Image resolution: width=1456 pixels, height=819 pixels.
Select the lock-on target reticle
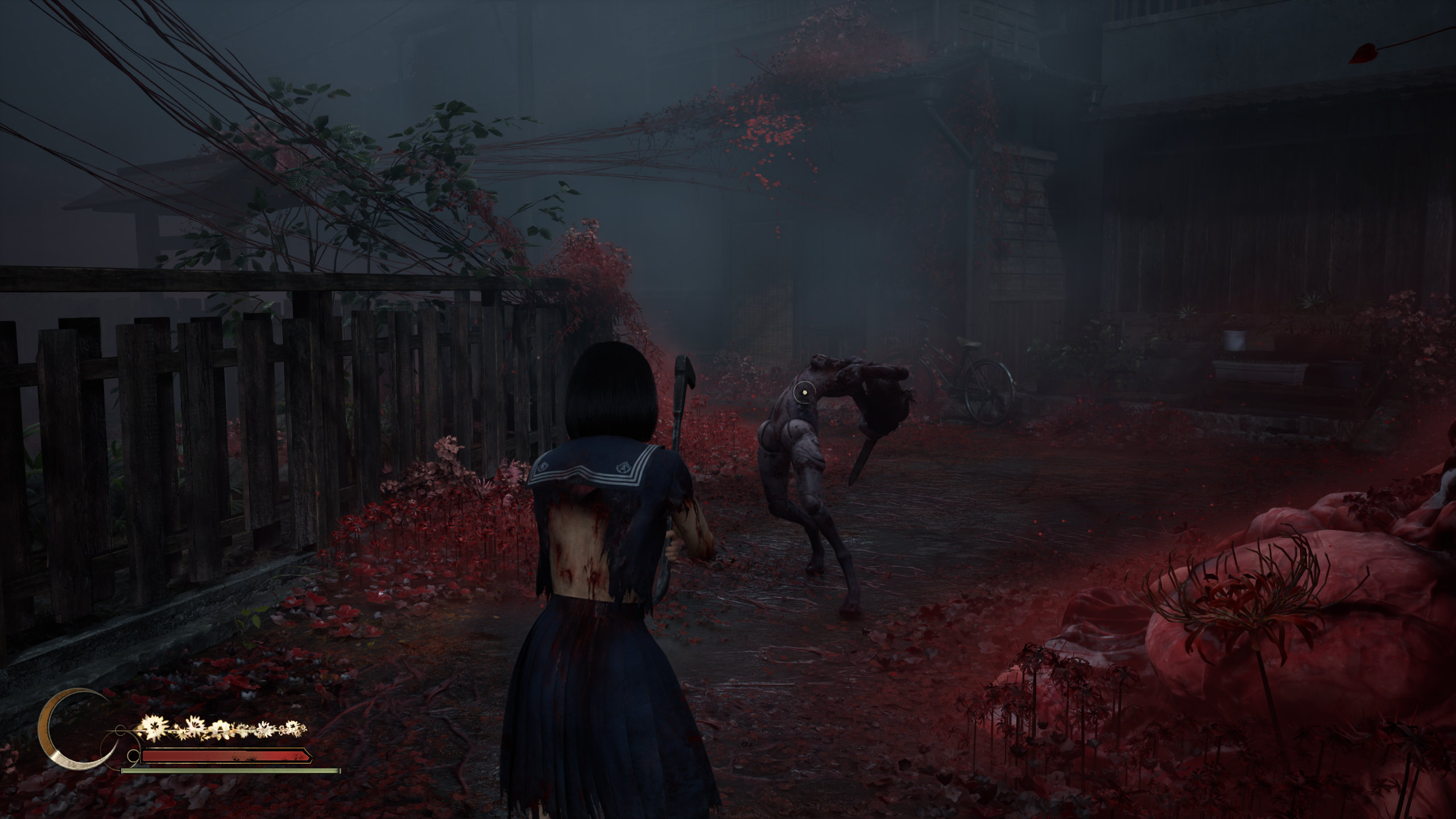pos(805,391)
